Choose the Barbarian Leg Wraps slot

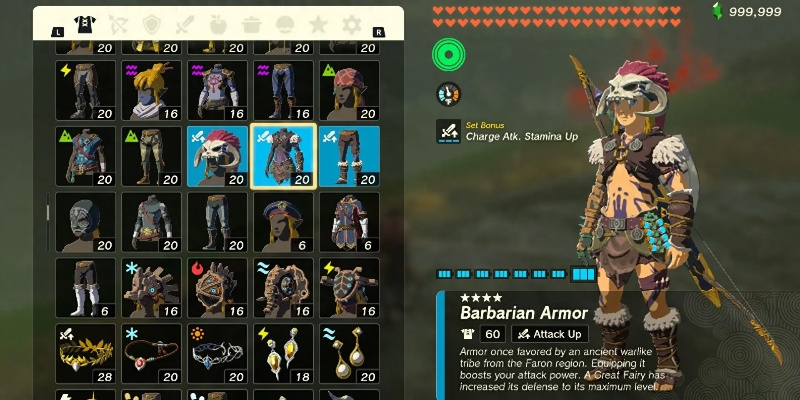349,157
